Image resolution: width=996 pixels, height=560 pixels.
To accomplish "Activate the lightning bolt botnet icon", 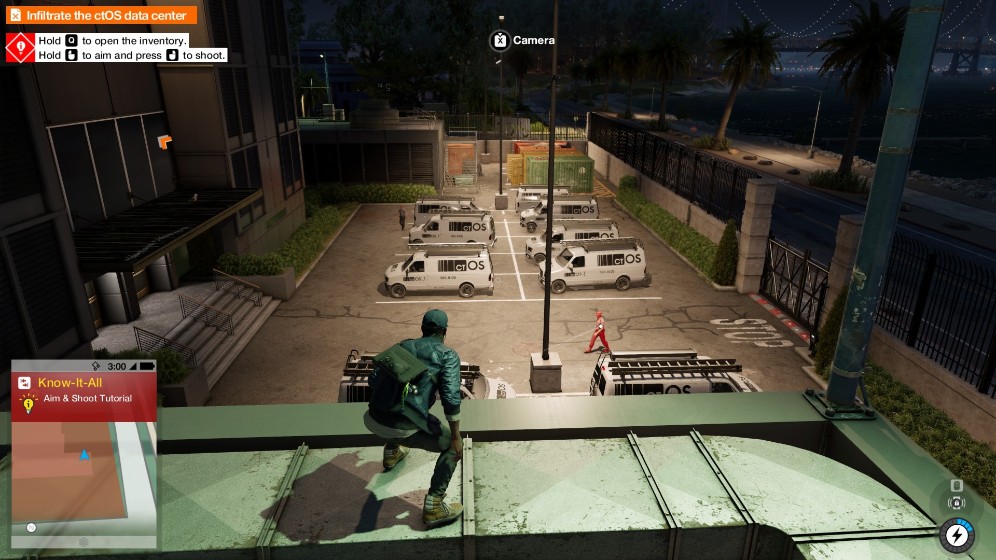I will 956,536.
